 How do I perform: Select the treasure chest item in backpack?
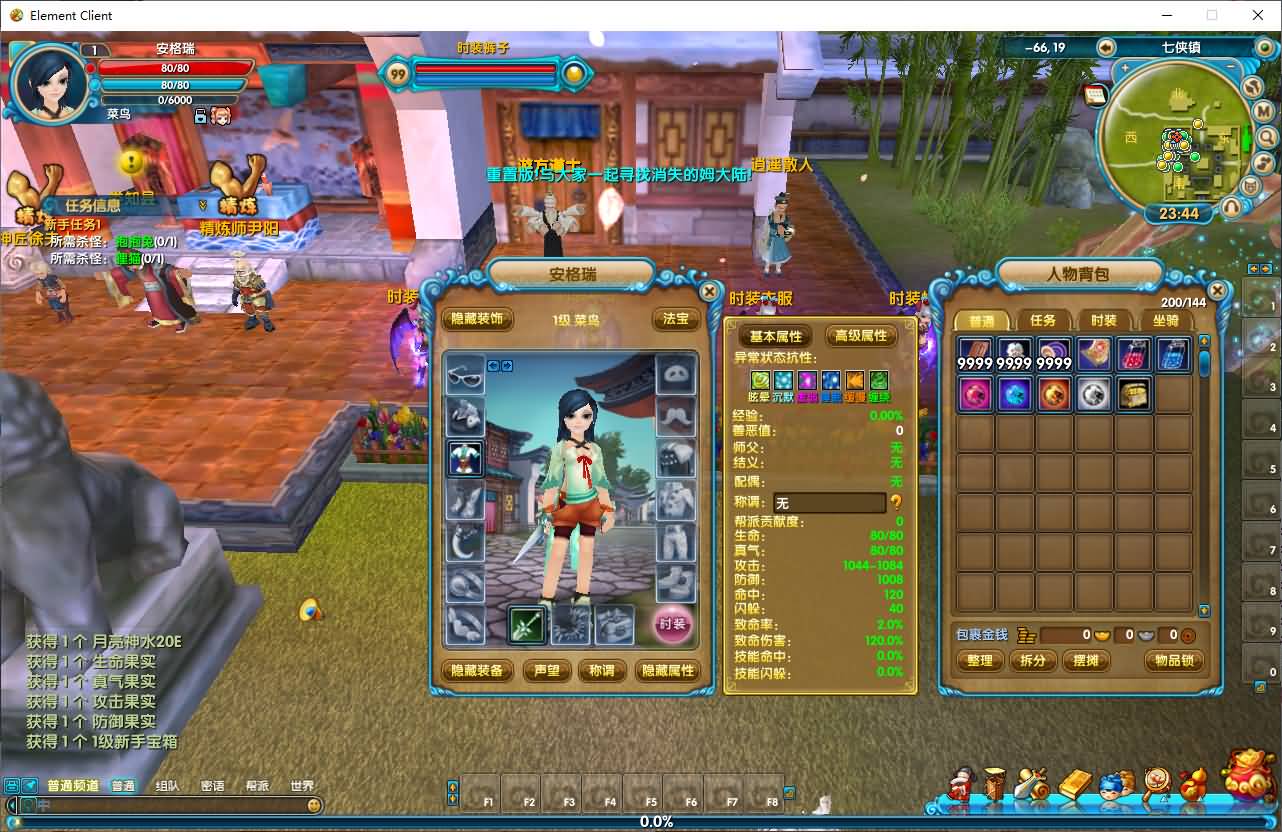1133,394
